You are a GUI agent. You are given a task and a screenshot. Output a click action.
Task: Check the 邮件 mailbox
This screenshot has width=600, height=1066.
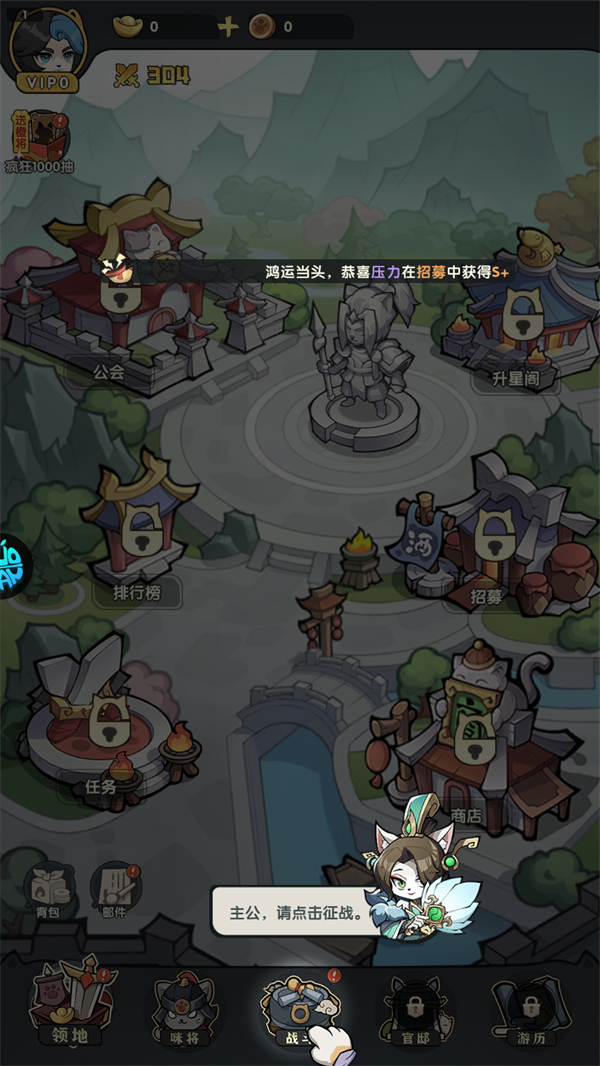tap(114, 887)
